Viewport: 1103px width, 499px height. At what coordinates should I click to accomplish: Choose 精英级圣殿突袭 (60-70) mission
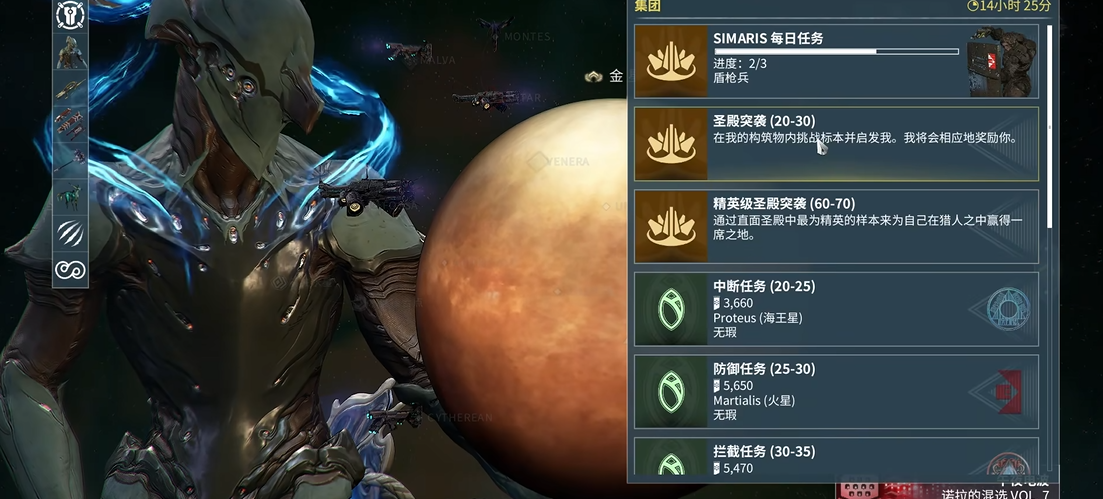pyautogui.click(x=836, y=226)
